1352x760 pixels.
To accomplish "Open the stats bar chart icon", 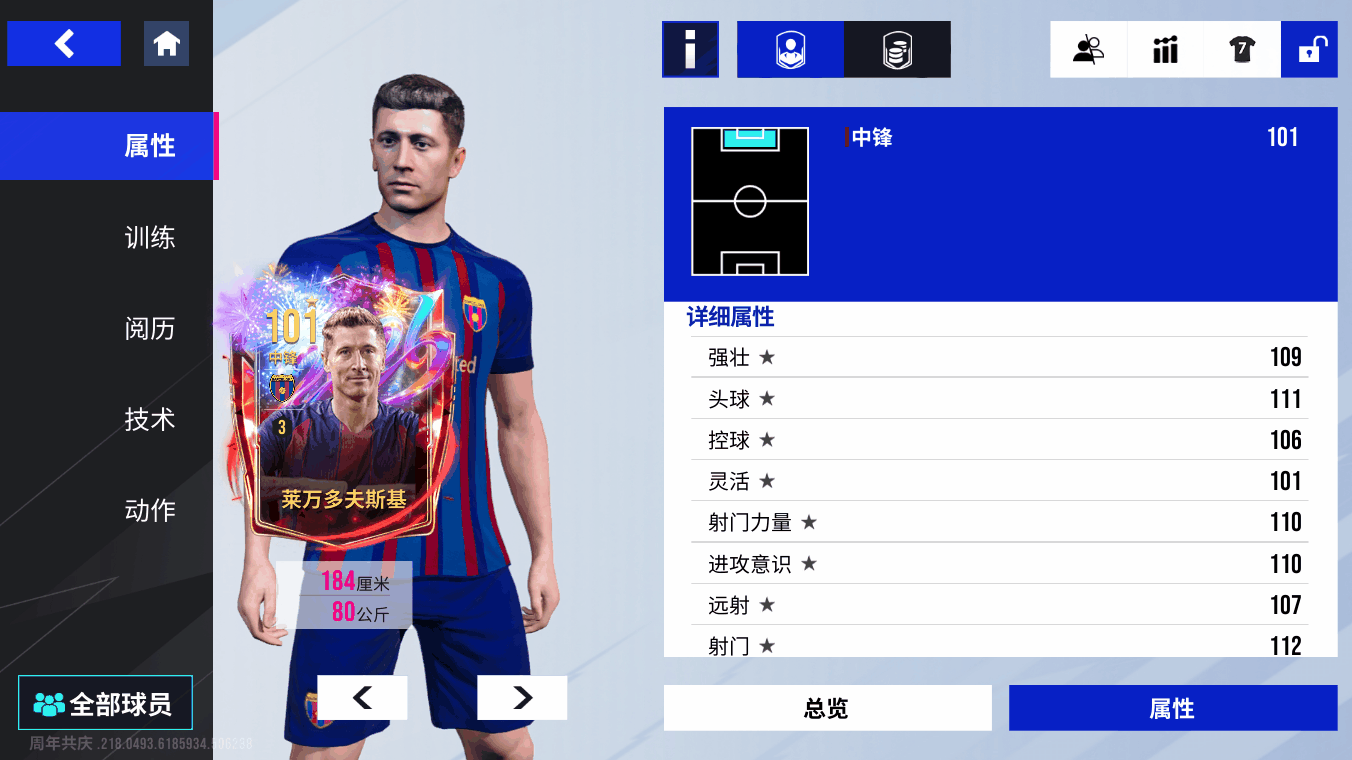I will point(1164,49).
